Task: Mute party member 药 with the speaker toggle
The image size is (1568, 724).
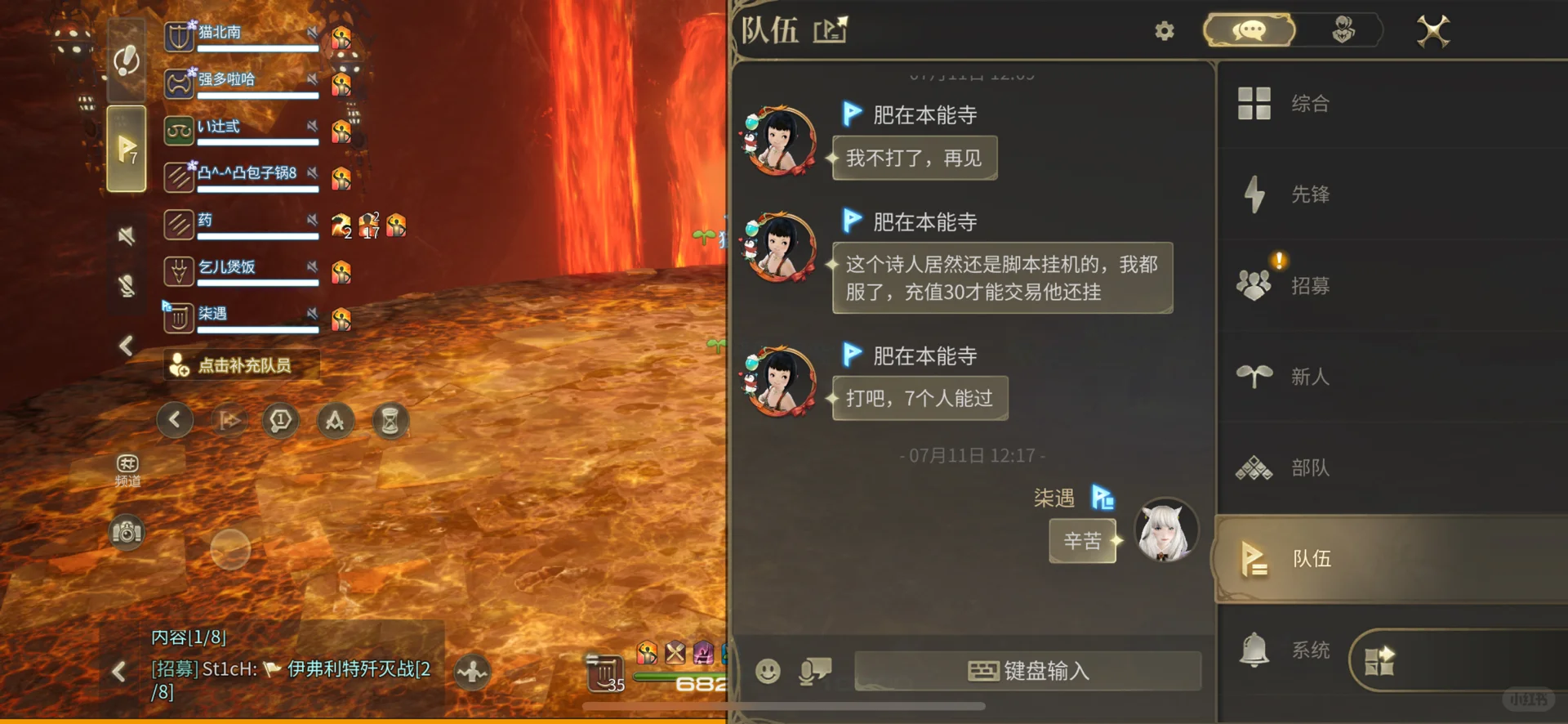Action: (311, 221)
